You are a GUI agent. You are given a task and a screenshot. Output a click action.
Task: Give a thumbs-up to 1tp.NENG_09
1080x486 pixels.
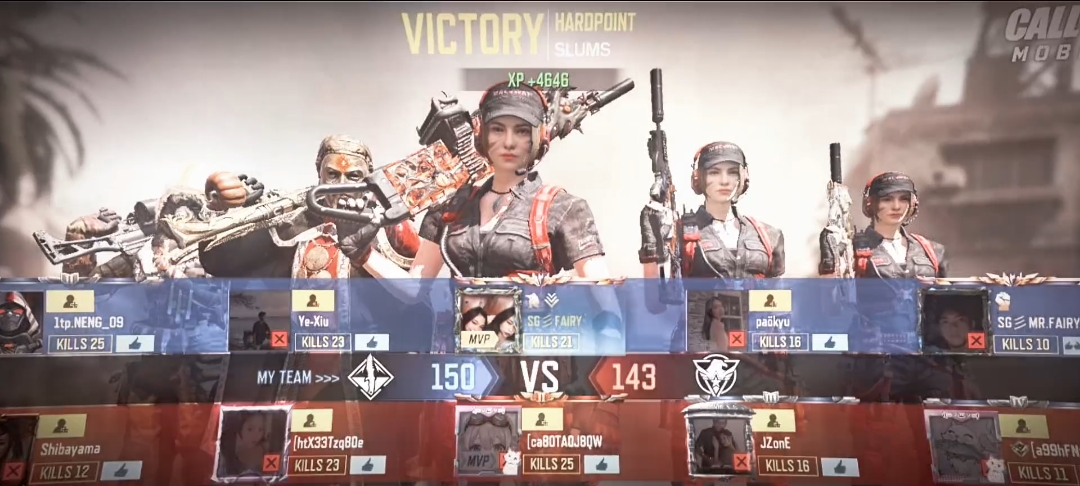(x=135, y=343)
